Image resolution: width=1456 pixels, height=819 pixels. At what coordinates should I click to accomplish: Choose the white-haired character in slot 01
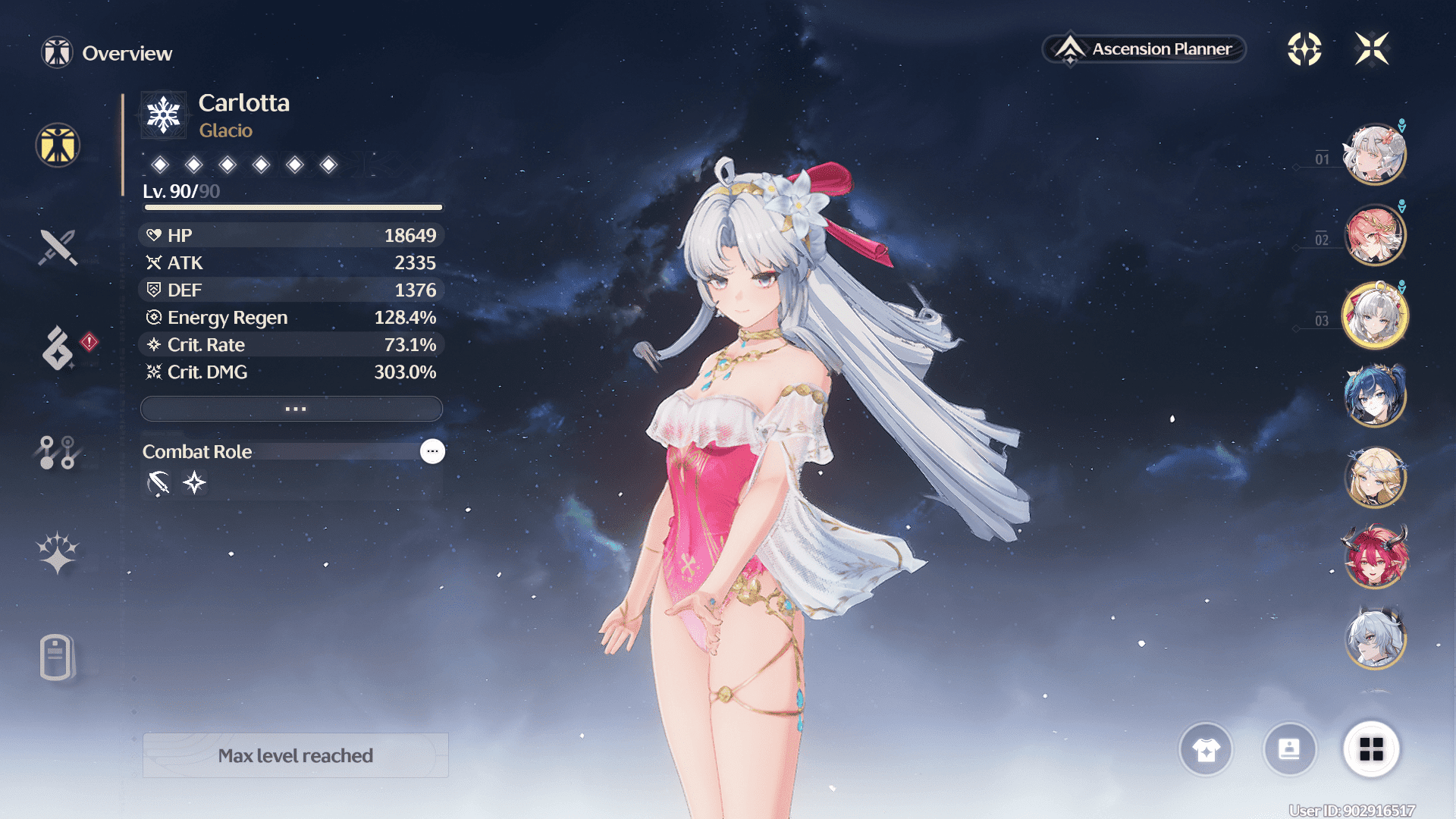[1375, 155]
